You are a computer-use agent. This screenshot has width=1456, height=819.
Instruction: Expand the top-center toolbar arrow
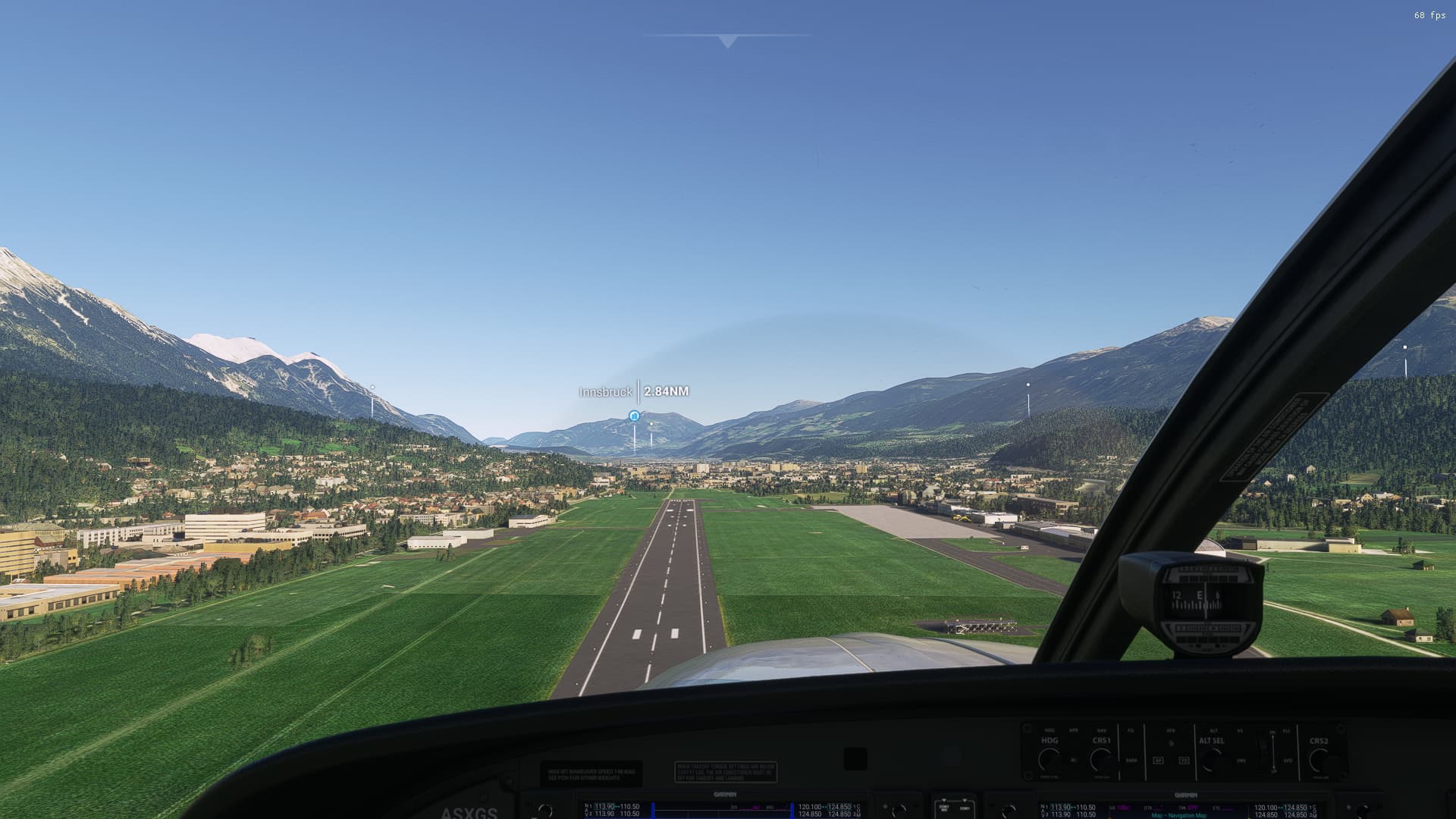click(x=726, y=42)
